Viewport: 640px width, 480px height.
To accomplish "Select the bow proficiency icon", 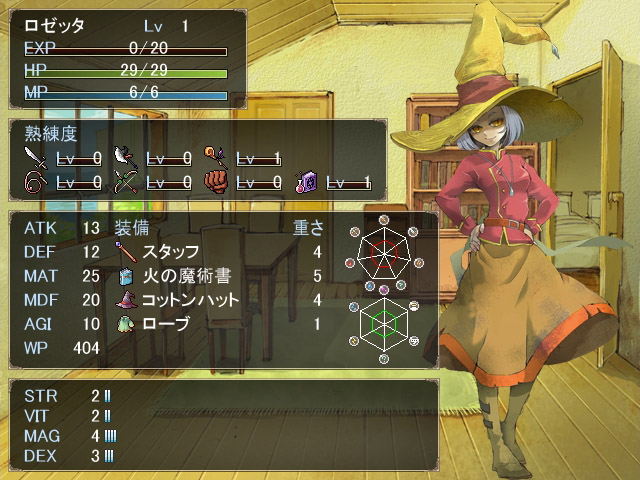I will [x=125, y=182].
